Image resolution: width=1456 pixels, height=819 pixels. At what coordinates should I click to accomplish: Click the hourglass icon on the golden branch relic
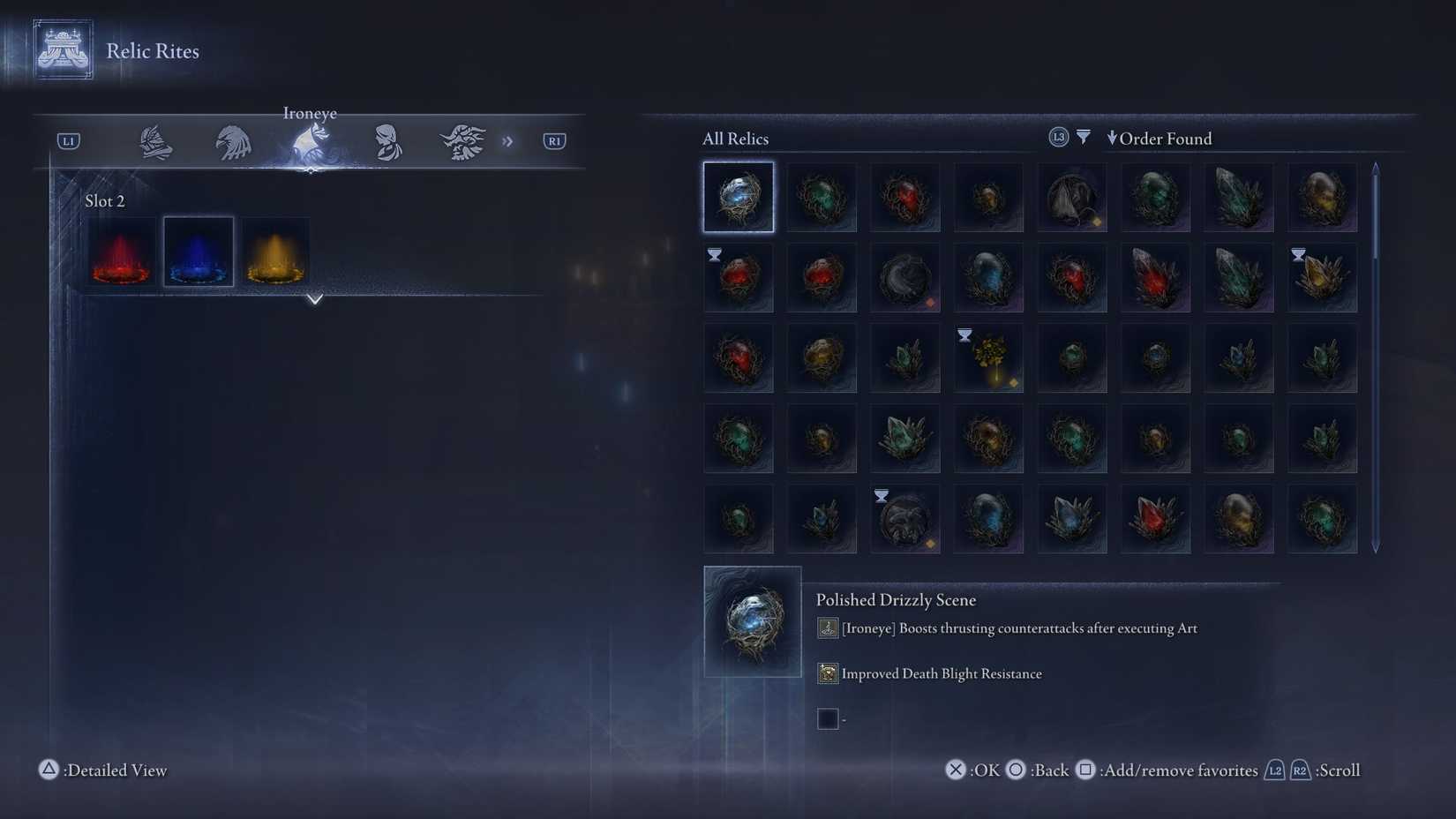(964, 334)
